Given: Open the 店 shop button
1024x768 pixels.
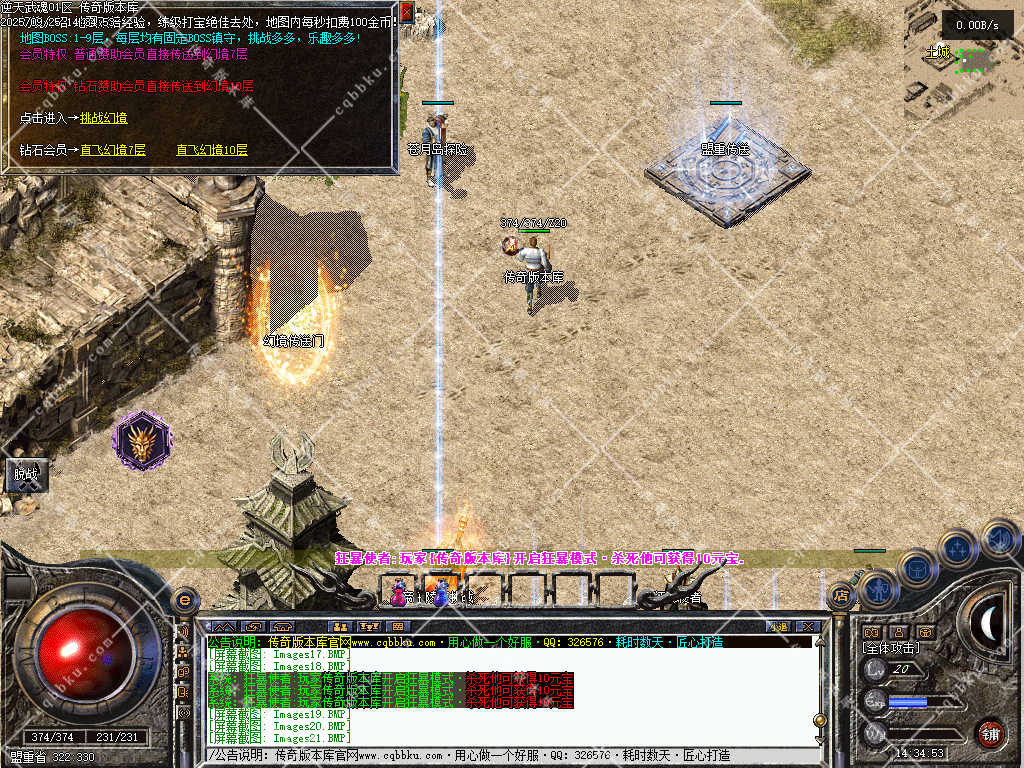Looking at the screenshot, I should (x=841, y=598).
